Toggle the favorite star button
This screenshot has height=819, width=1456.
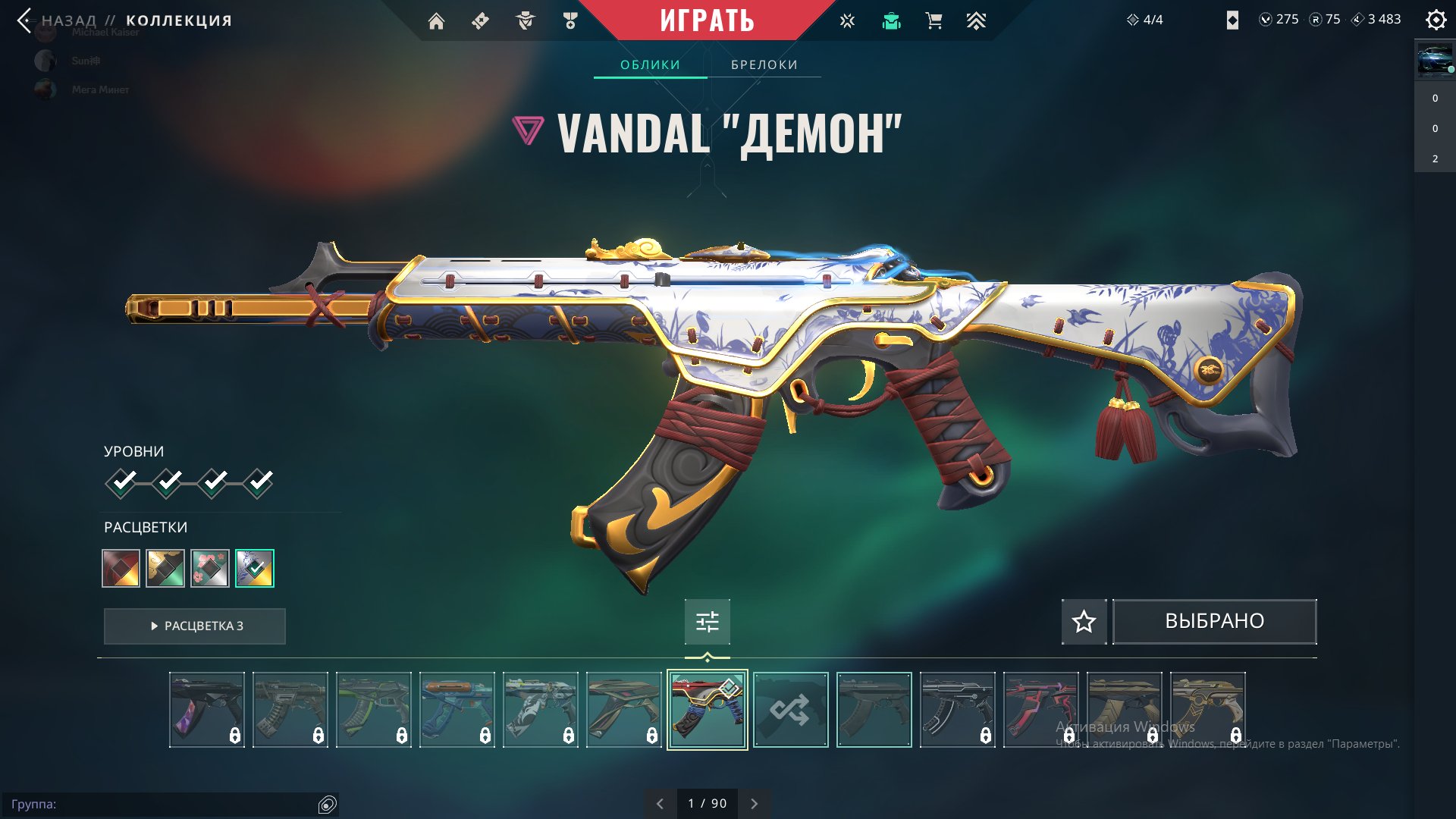pyautogui.click(x=1084, y=622)
